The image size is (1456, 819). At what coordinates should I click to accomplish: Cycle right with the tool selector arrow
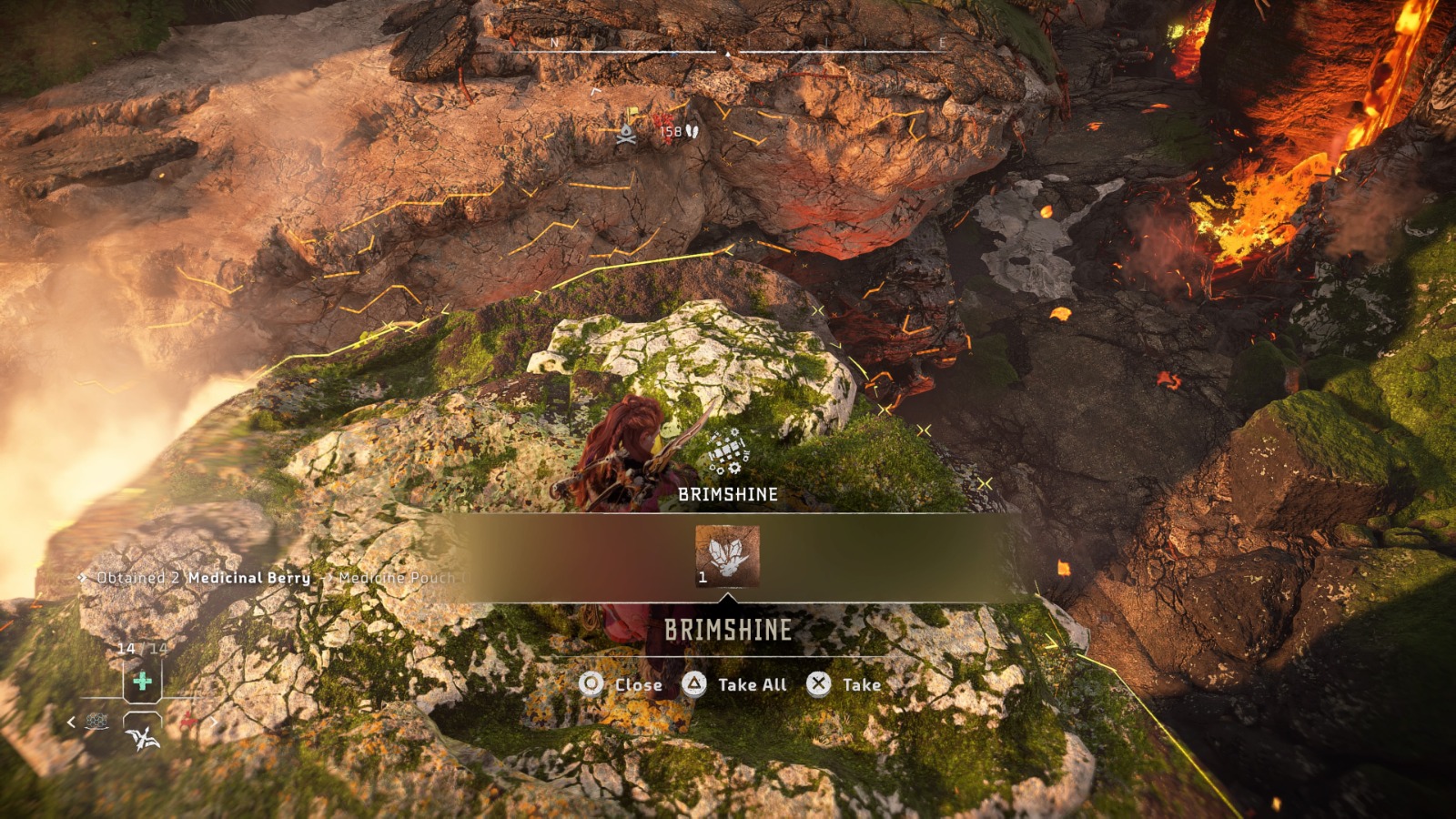pos(214,723)
